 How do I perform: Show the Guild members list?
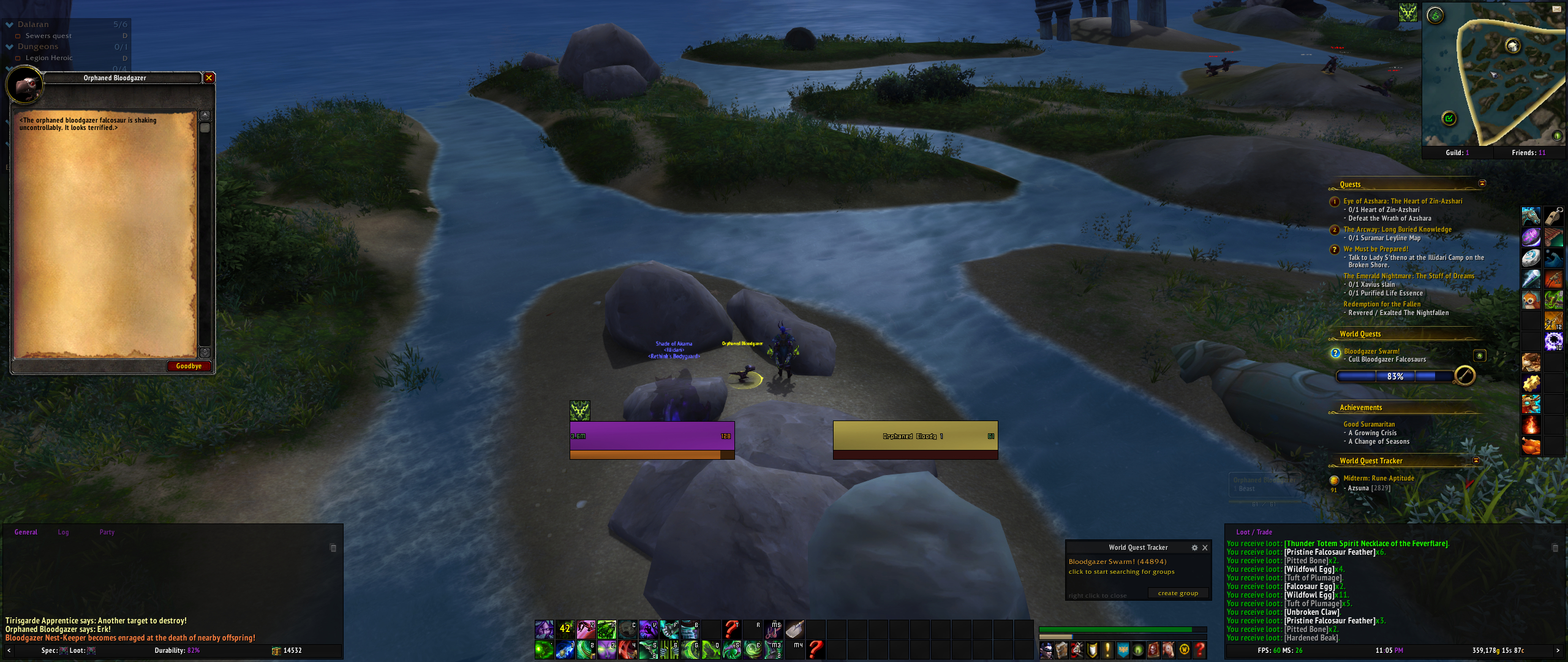point(1457,153)
